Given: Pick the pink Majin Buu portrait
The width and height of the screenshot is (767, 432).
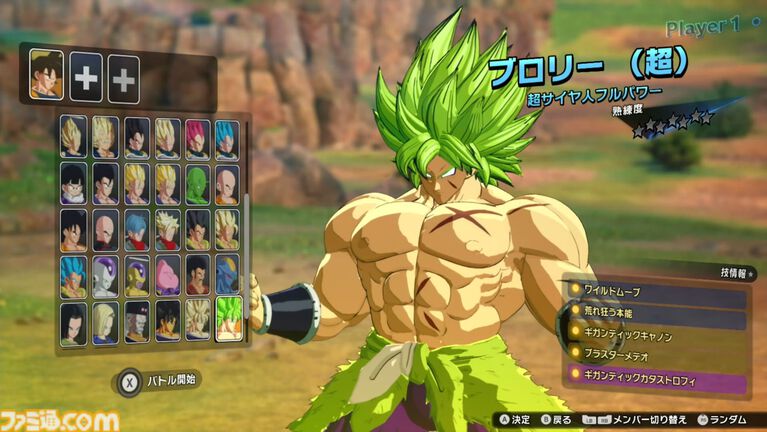Looking at the screenshot, I should point(166,275).
